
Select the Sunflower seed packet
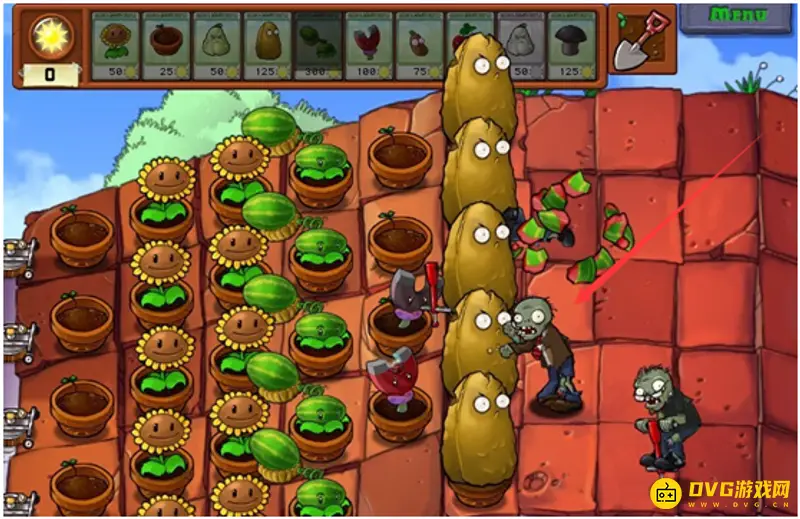116,46
